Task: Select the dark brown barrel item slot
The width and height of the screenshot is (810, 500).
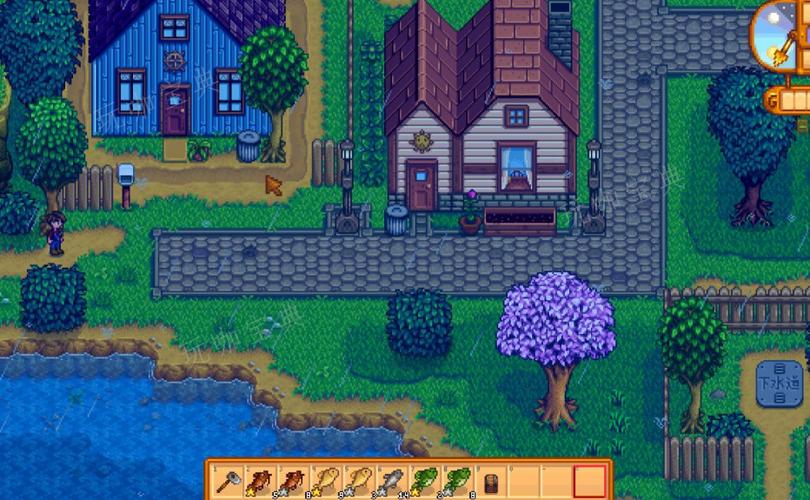Action: coord(489,481)
